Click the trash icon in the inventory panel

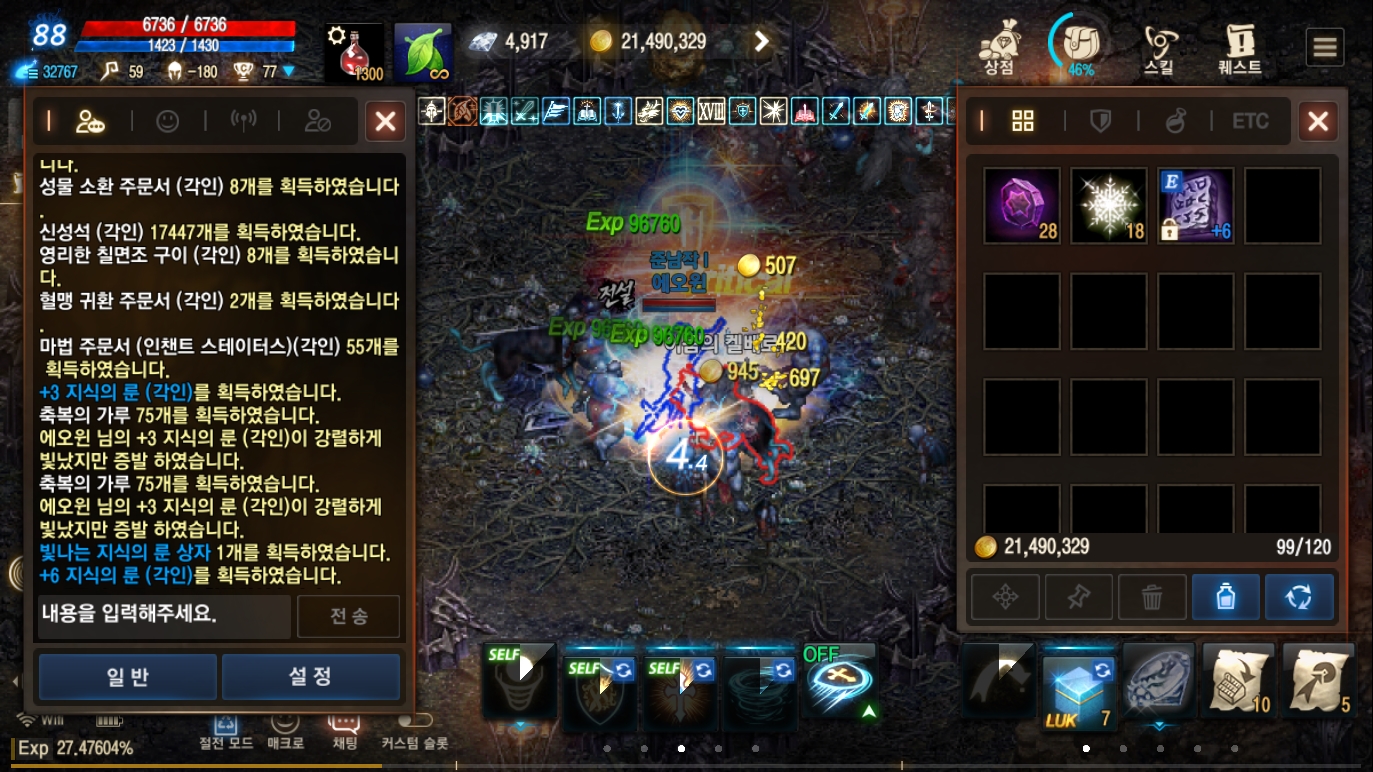1152,596
